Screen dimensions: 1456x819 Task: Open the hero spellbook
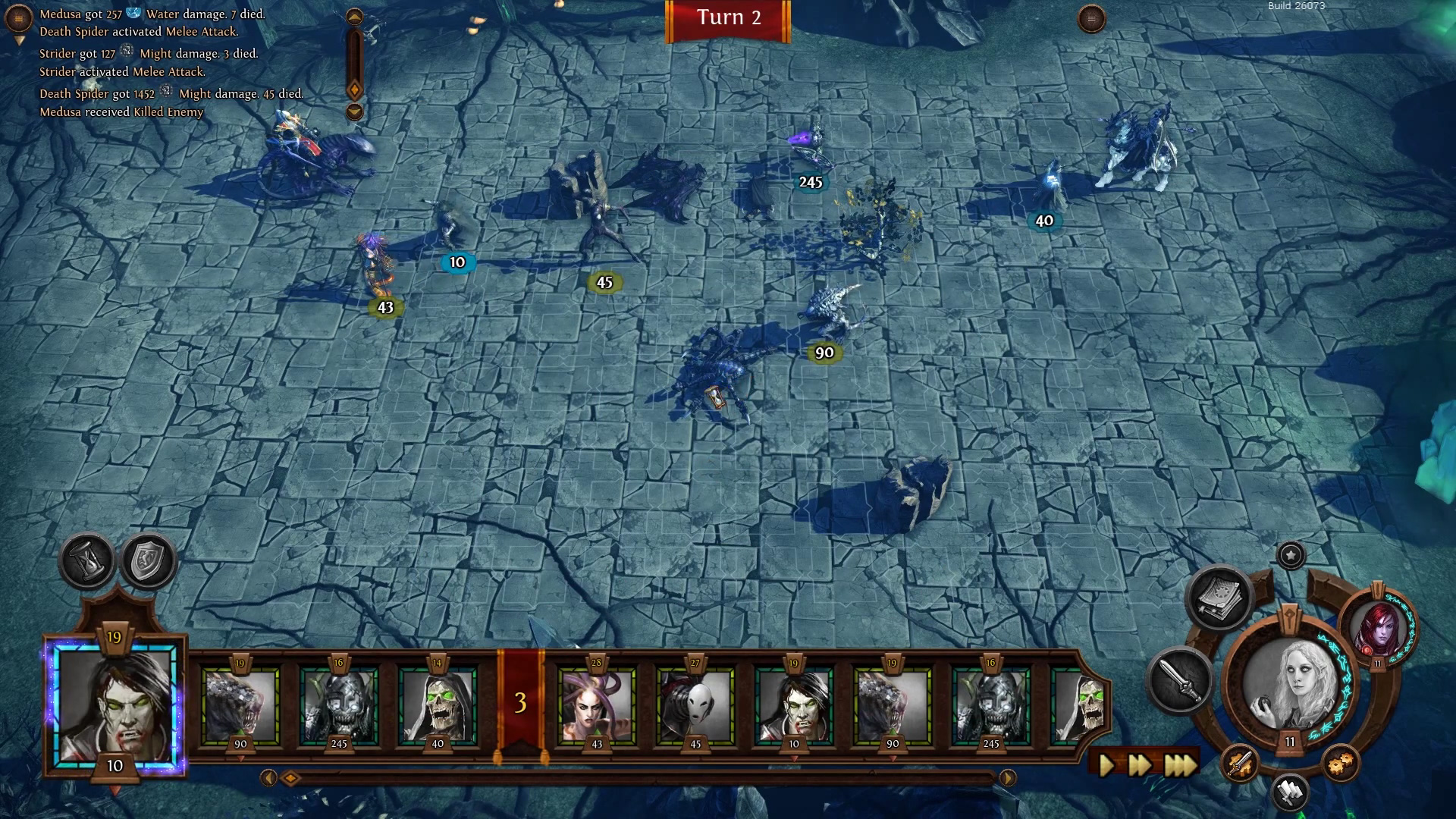tap(1220, 598)
